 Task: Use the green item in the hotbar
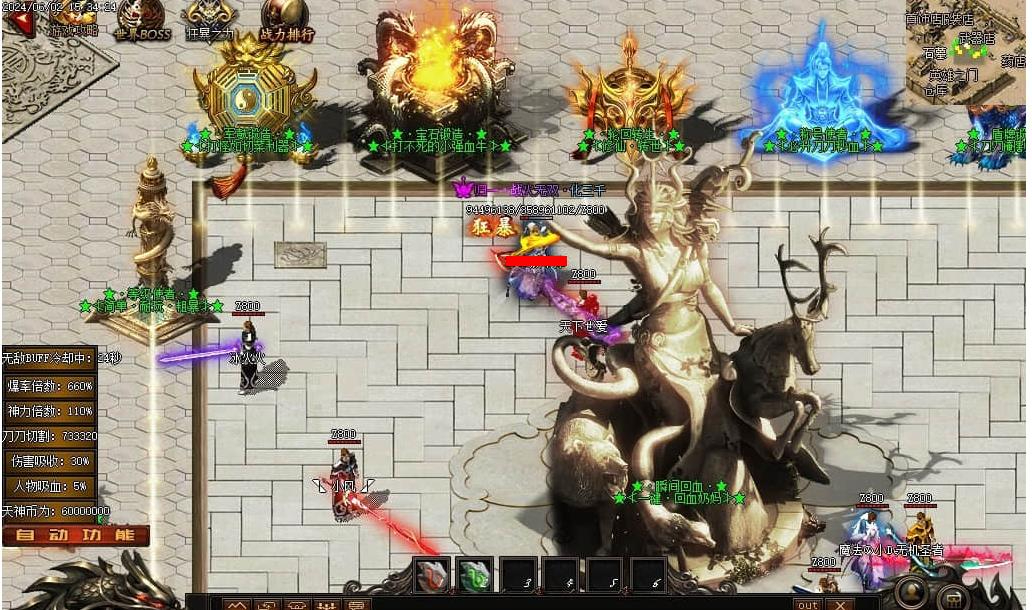[x=475, y=577]
